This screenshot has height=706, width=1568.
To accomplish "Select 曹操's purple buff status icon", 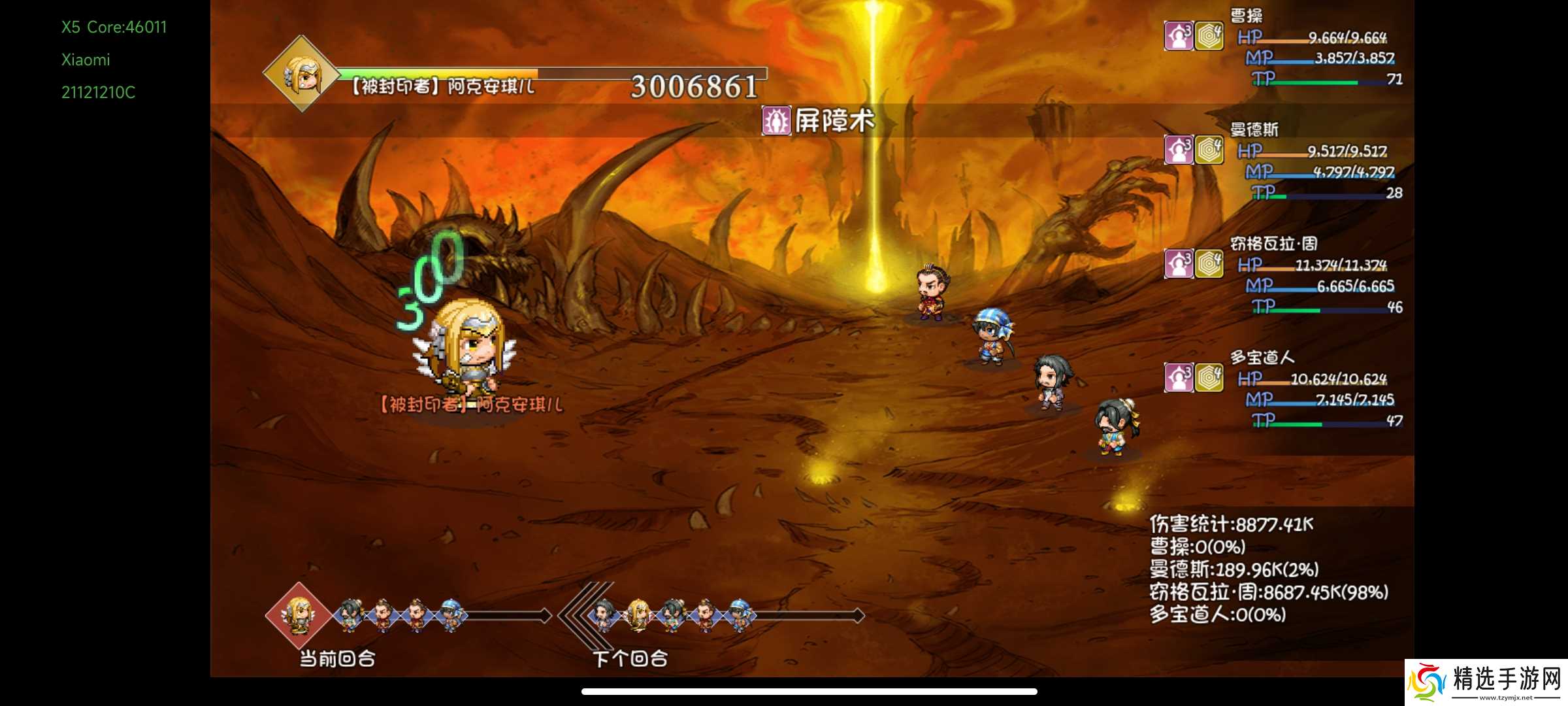I will point(1179,37).
